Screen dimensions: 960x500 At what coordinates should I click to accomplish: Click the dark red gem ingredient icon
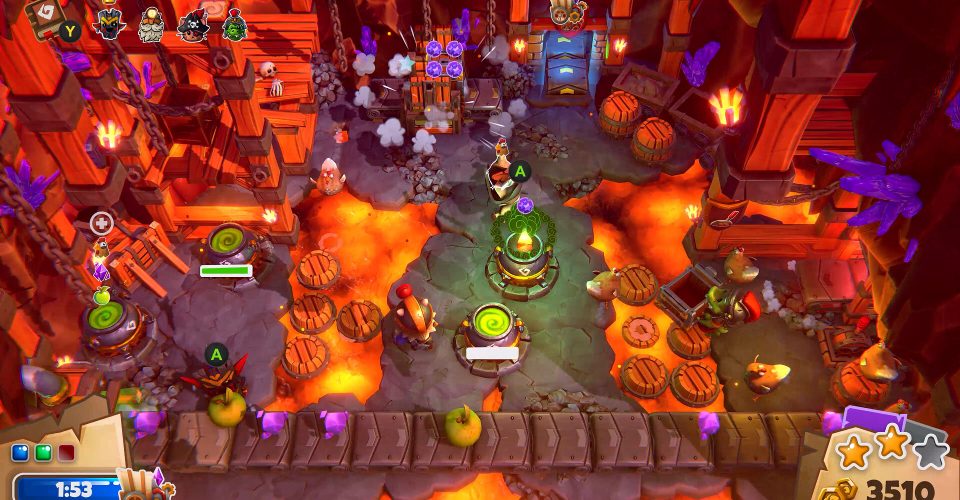coord(65,453)
